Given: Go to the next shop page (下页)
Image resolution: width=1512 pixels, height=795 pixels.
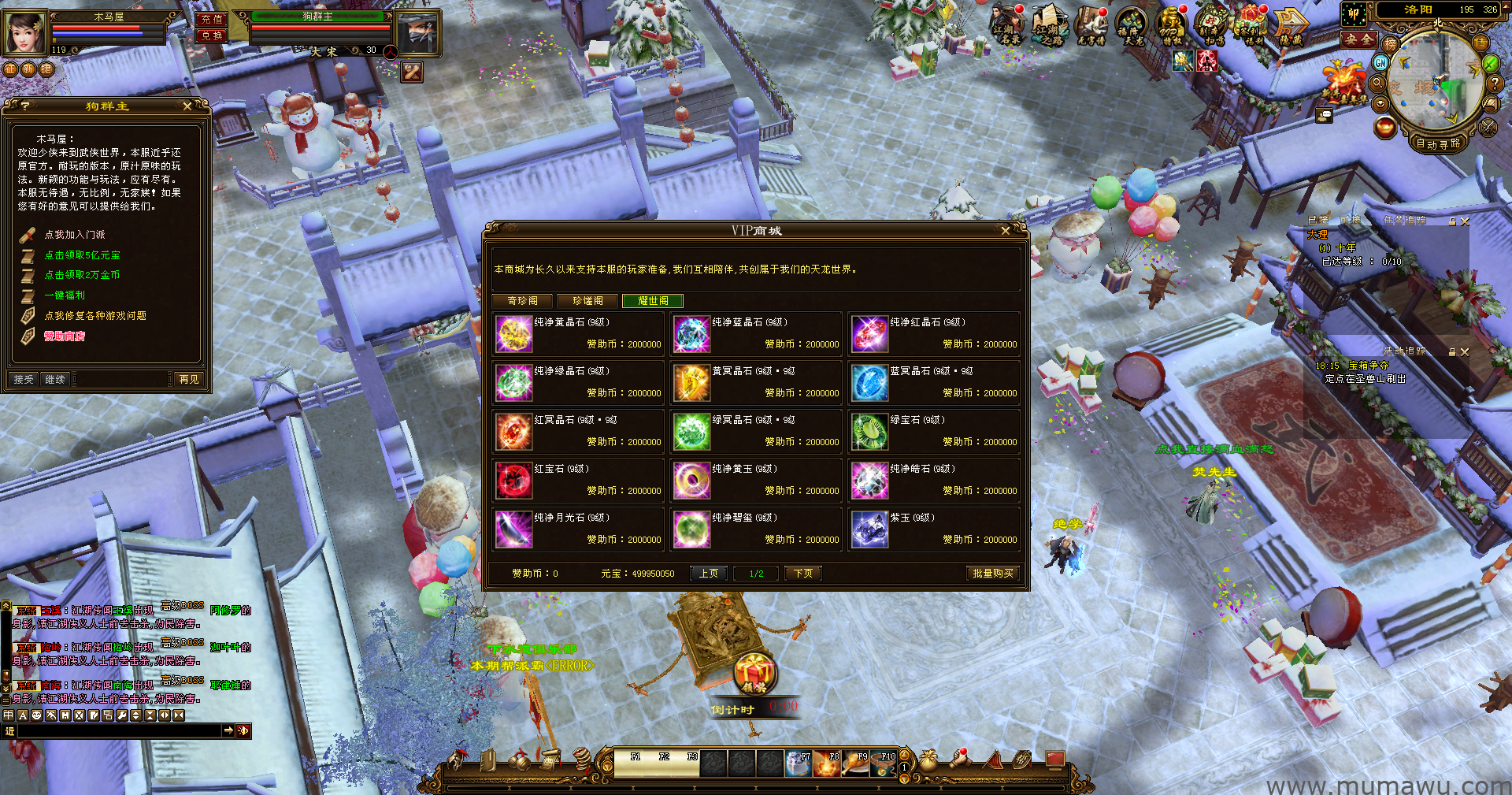Looking at the screenshot, I should (803, 574).
